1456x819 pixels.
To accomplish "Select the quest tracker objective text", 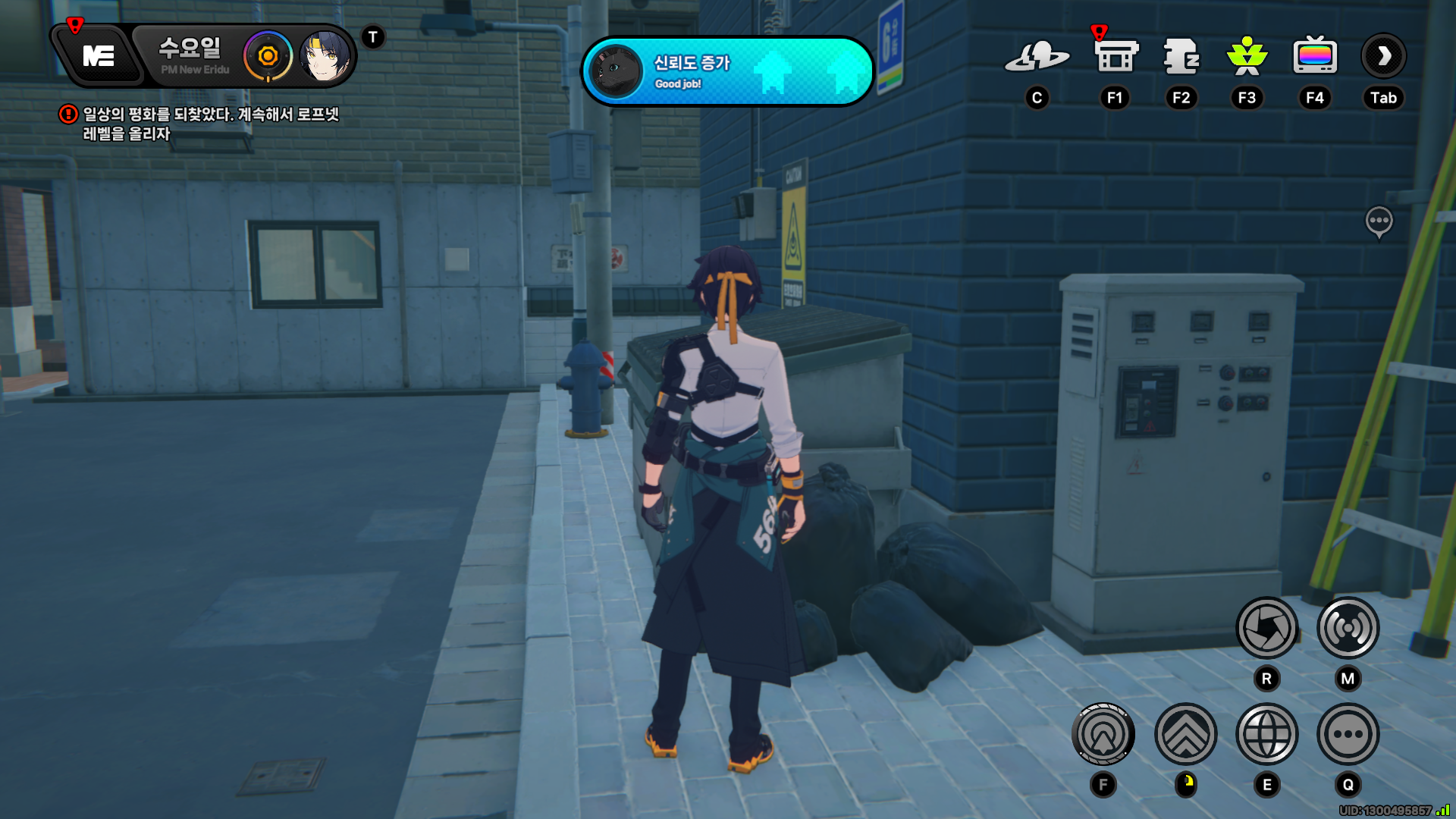I will 209,124.
